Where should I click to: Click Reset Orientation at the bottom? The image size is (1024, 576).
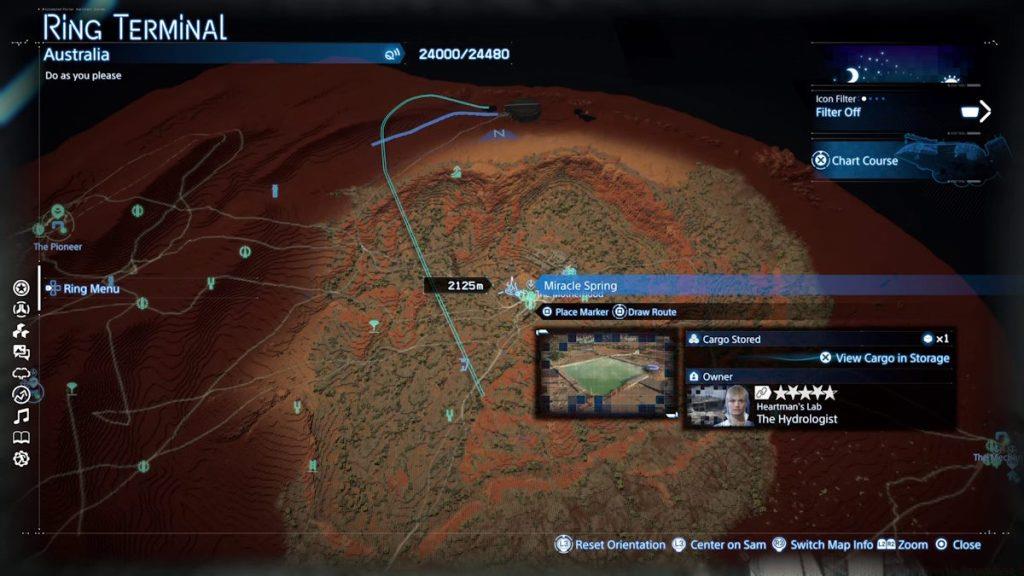(x=610, y=545)
